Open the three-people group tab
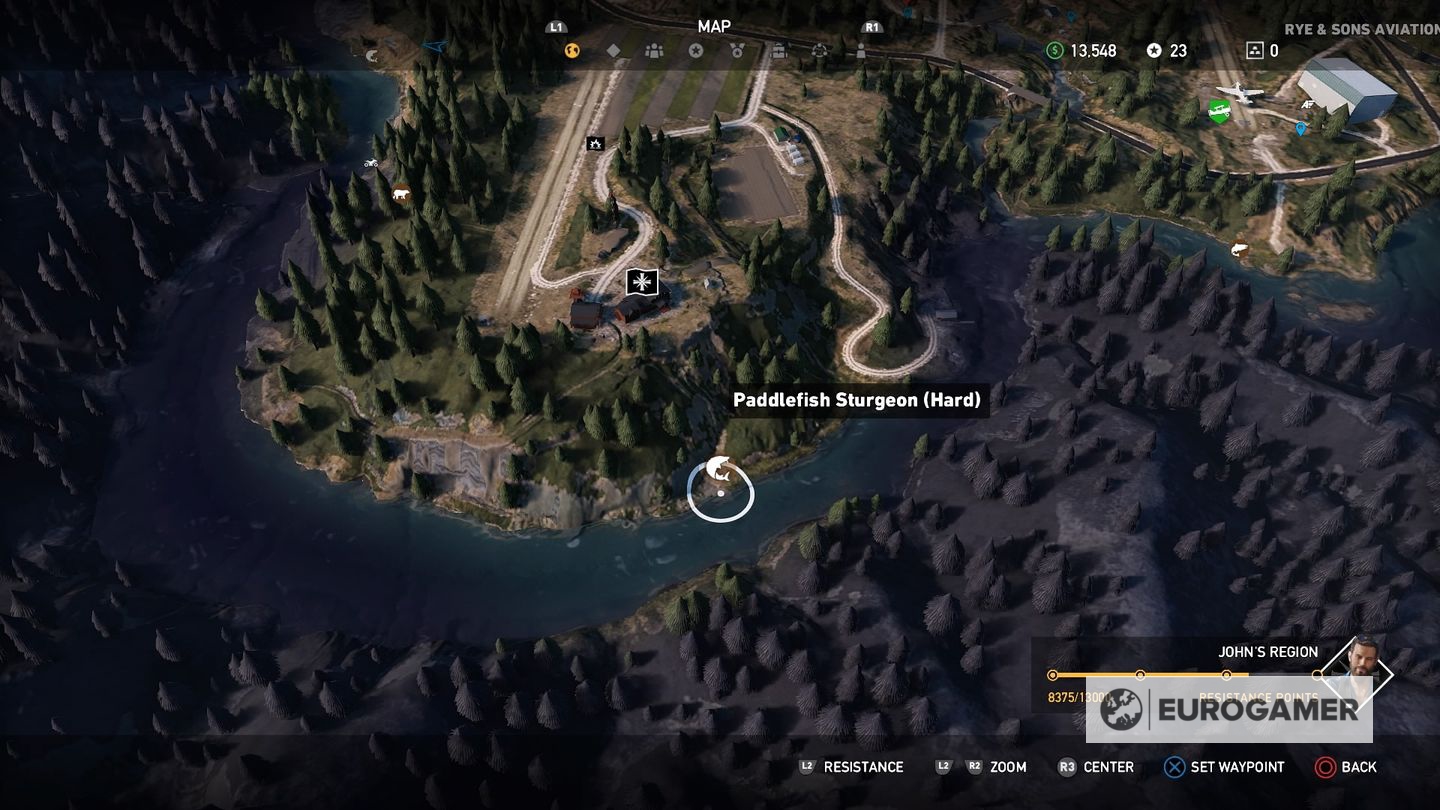The image size is (1440, 810). (x=654, y=51)
